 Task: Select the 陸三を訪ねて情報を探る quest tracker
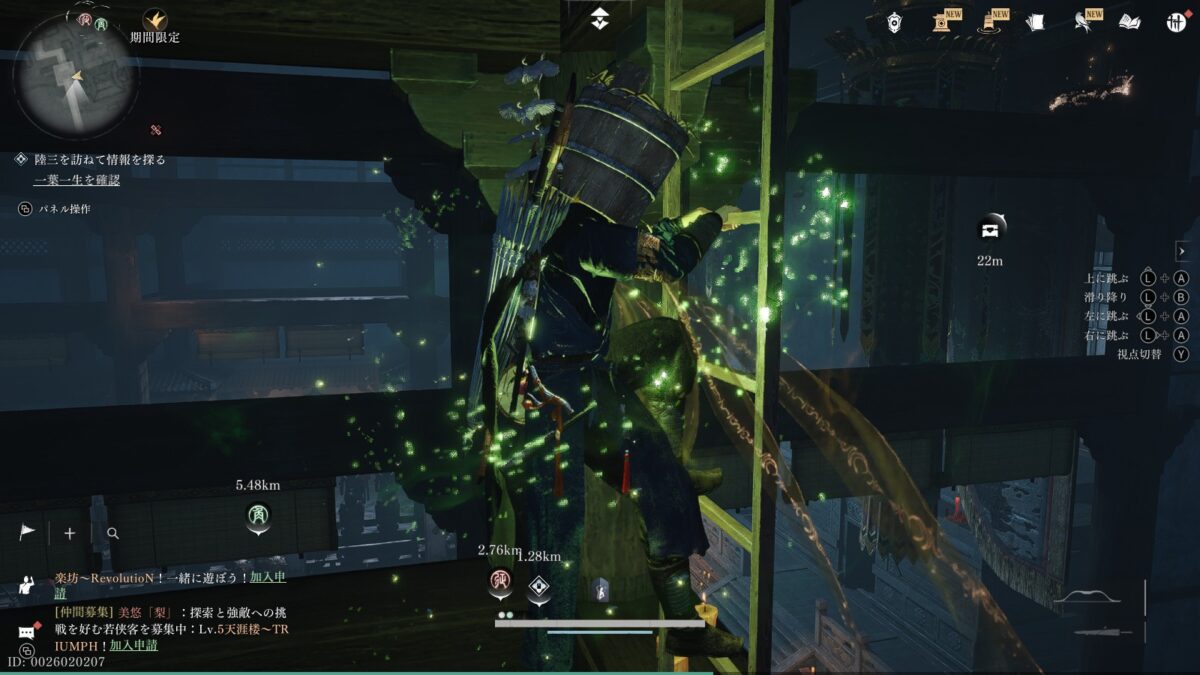(x=98, y=159)
